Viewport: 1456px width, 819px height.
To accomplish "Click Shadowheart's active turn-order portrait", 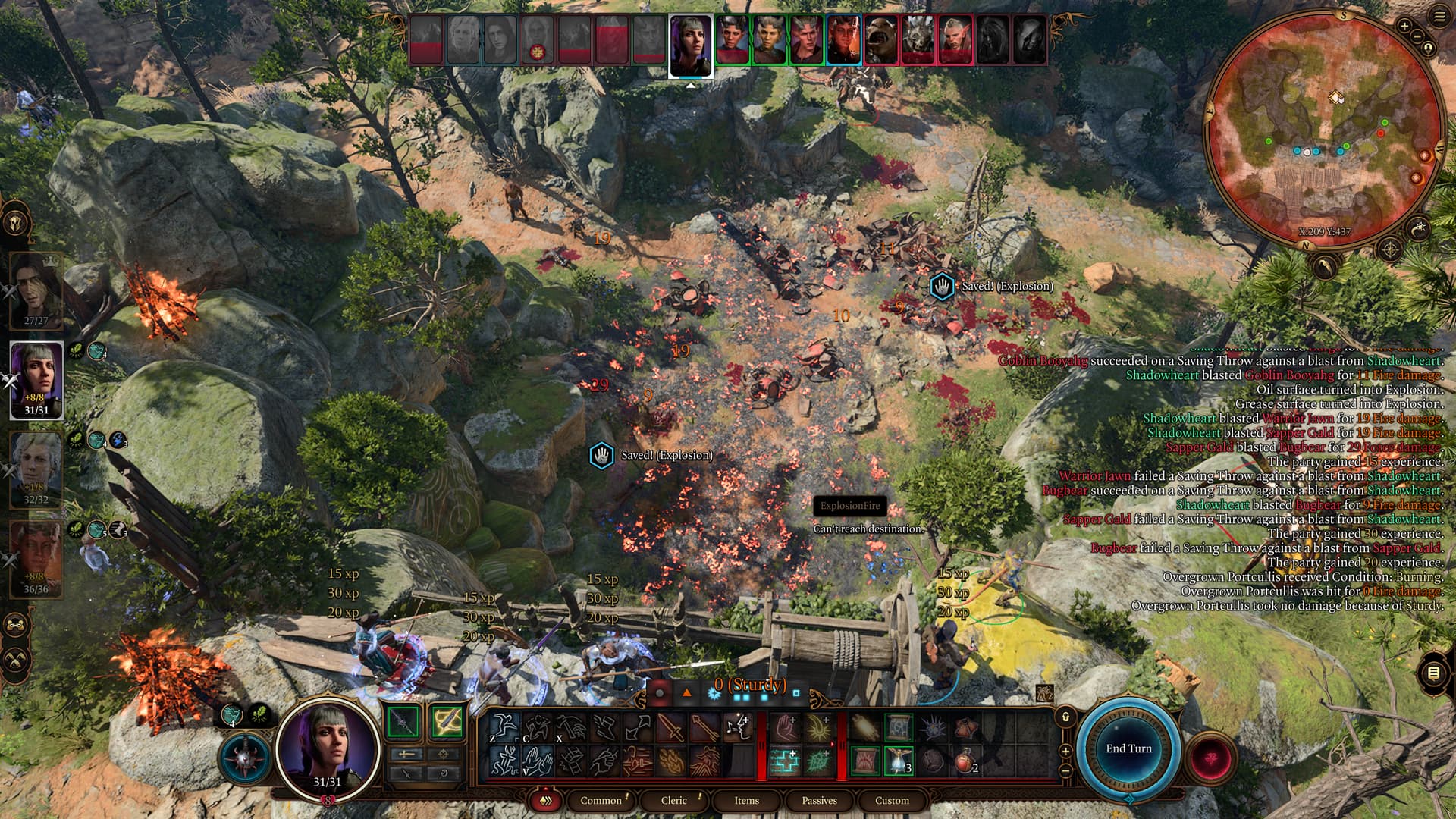I will coord(691,46).
